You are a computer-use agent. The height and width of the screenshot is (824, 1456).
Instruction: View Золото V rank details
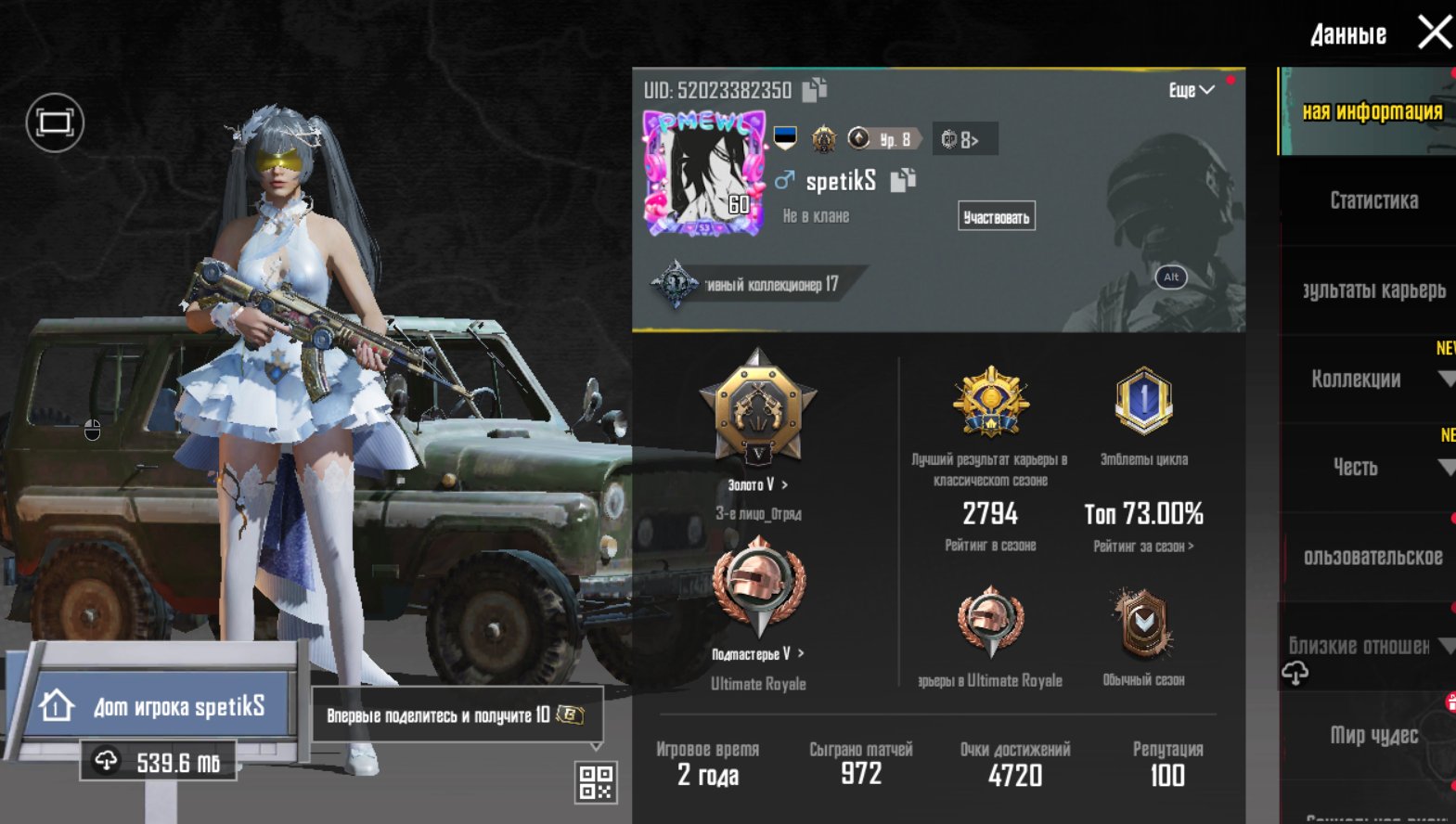click(x=758, y=484)
